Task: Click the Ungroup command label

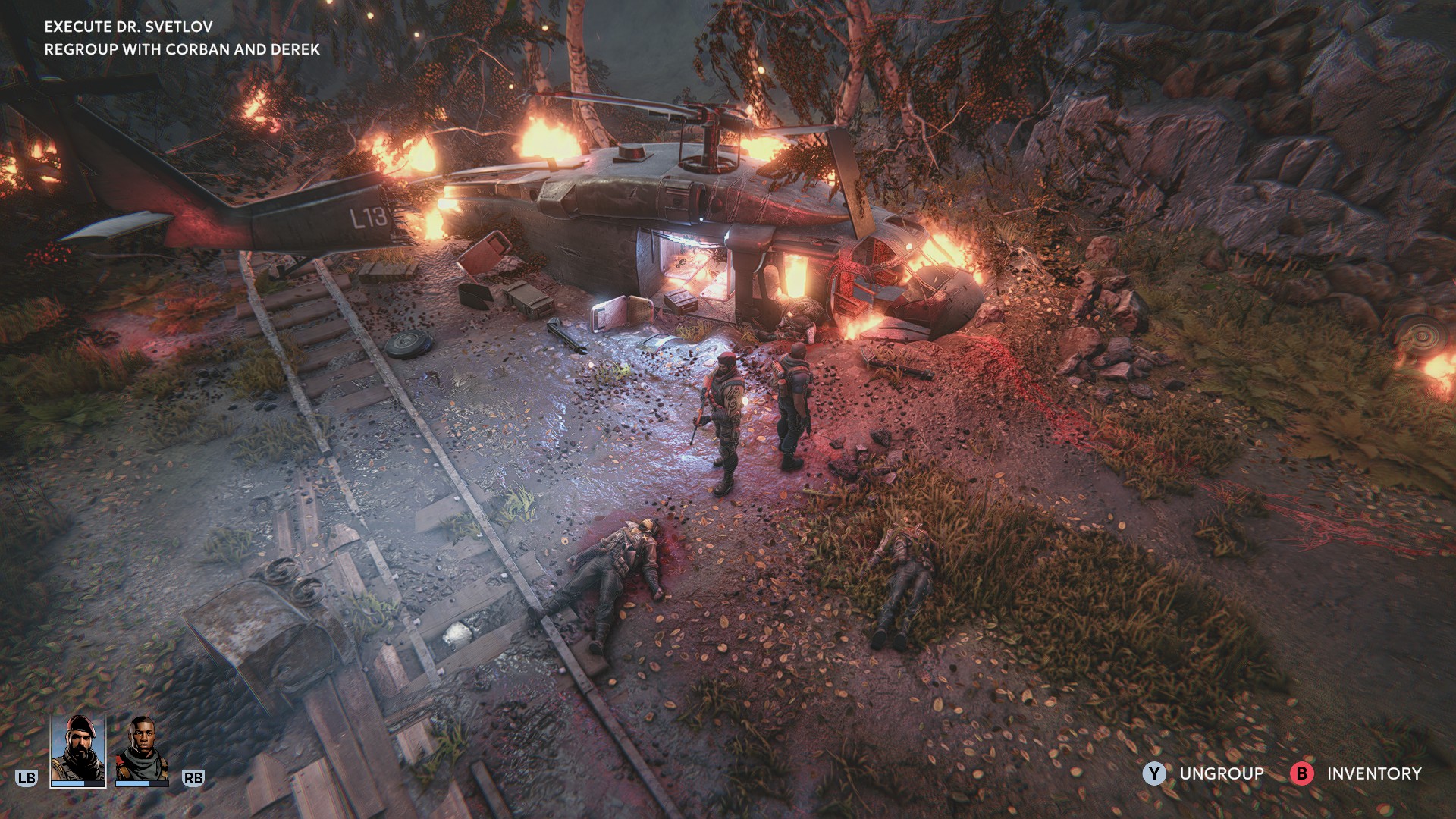Action: pos(1221,773)
